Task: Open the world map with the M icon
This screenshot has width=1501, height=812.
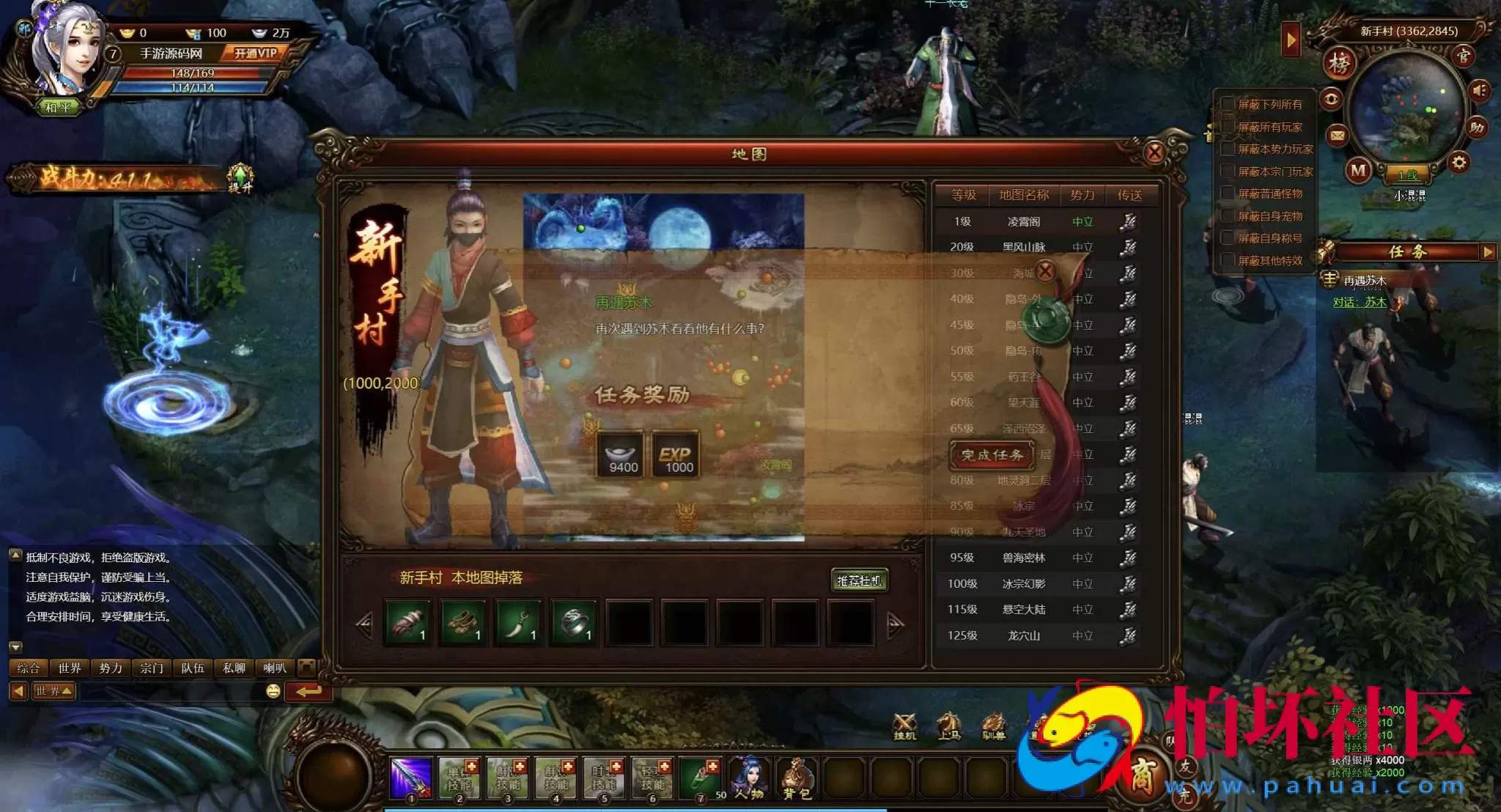Action: point(1358,171)
